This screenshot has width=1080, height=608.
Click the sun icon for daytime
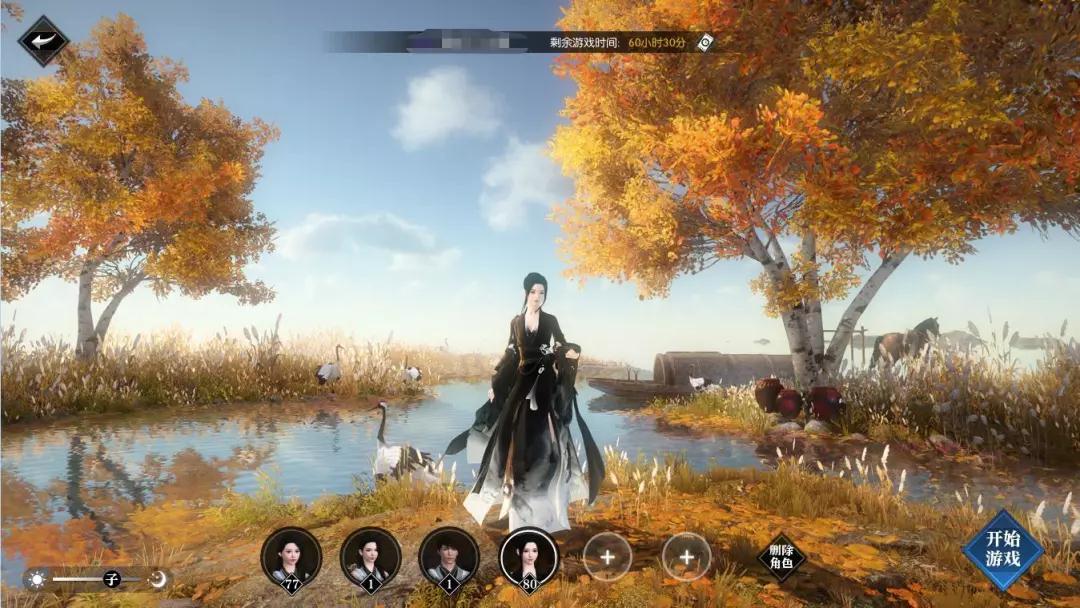tap(37, 579)
